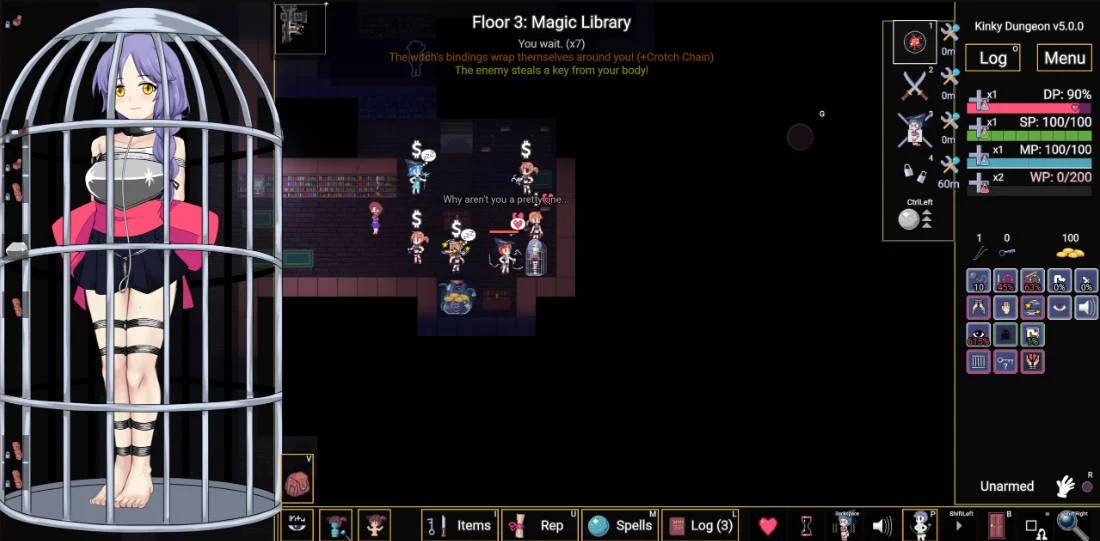The image size is (1100, 541).
Task: Open the game Menu
Action: coord(1064,58)
